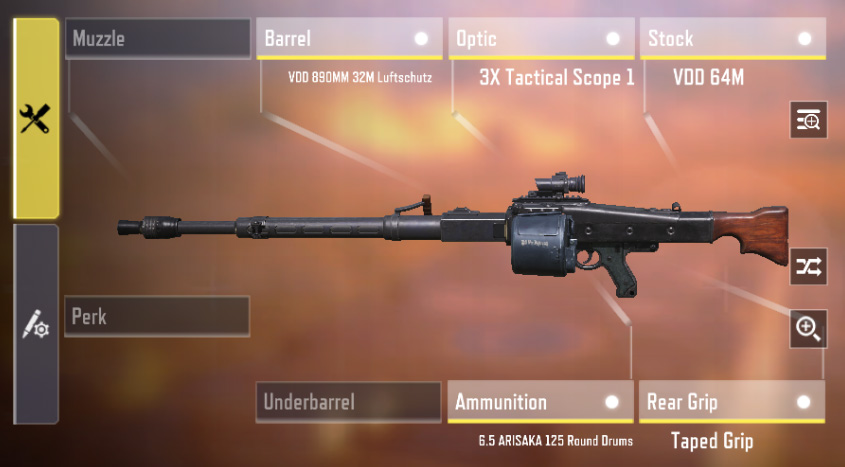Open the Stock attachment slot
This screenshot has width=845, height=467.
pyautogui.click(x=733, y=39)
